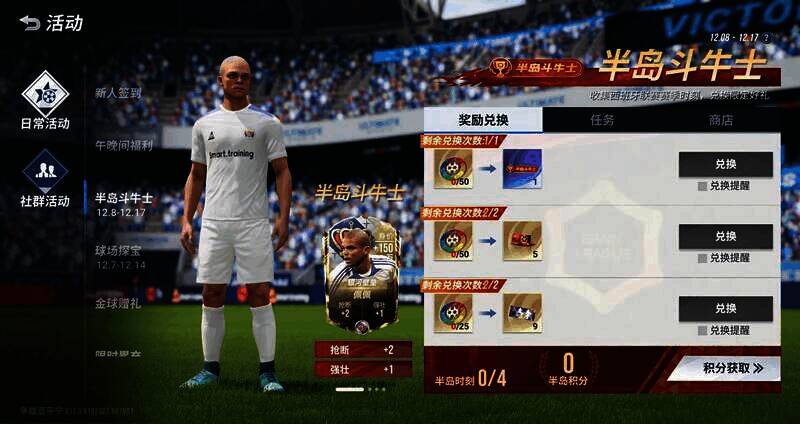Image resolution: width=800 pixels, height=424 pixels.
Task: Tap the 积分获取 button
Action: (x=727, y=368)
